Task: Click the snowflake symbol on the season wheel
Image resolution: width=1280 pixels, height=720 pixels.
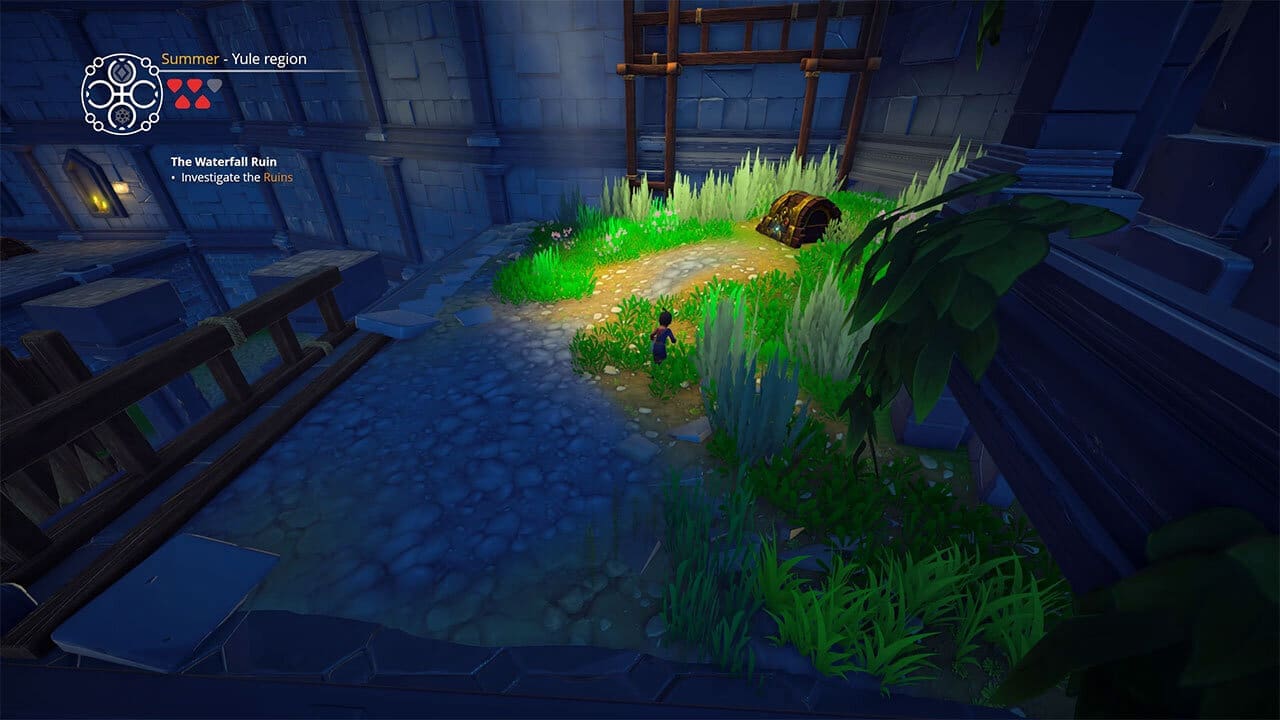Action: (123, 116)
